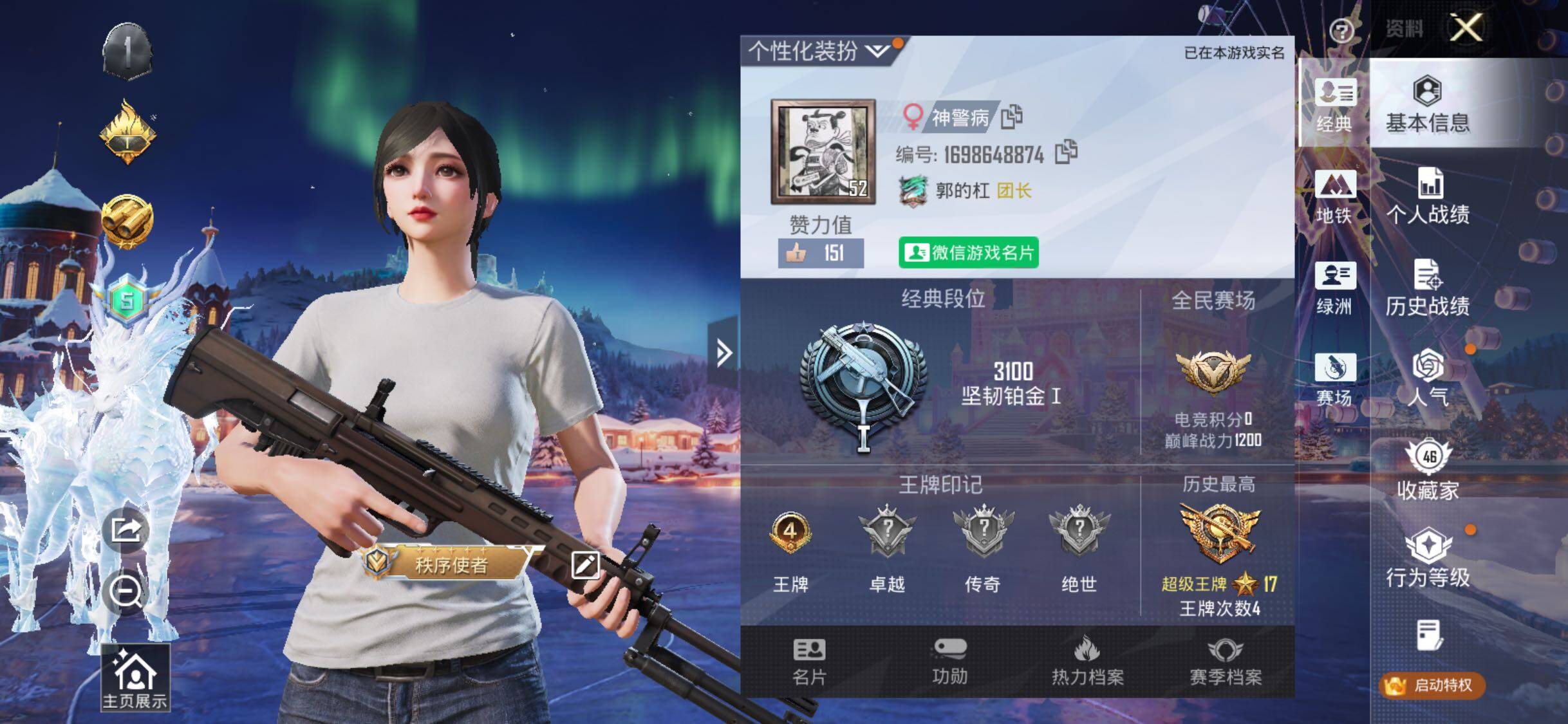This screenshot has width=1568, height=724.
Task: Open the 赛季档案 tab
Action: pos(1225,662)
